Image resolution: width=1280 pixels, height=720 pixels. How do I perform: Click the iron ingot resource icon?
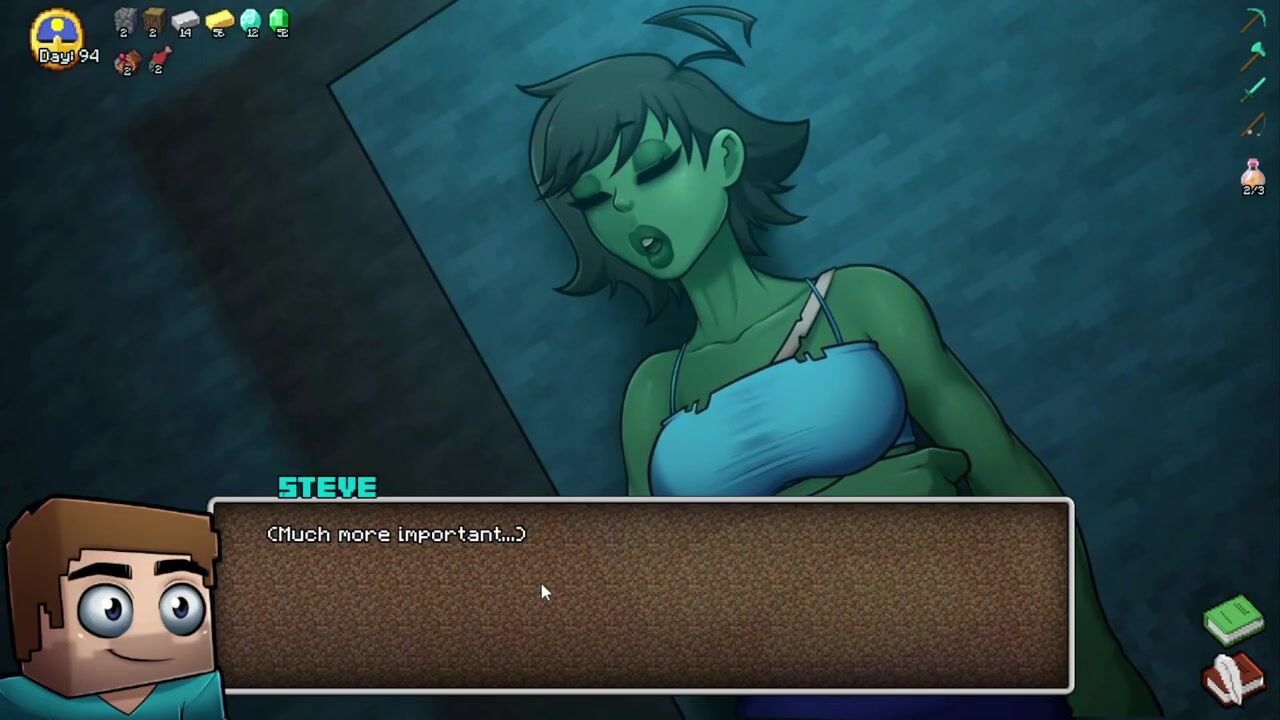185,20
